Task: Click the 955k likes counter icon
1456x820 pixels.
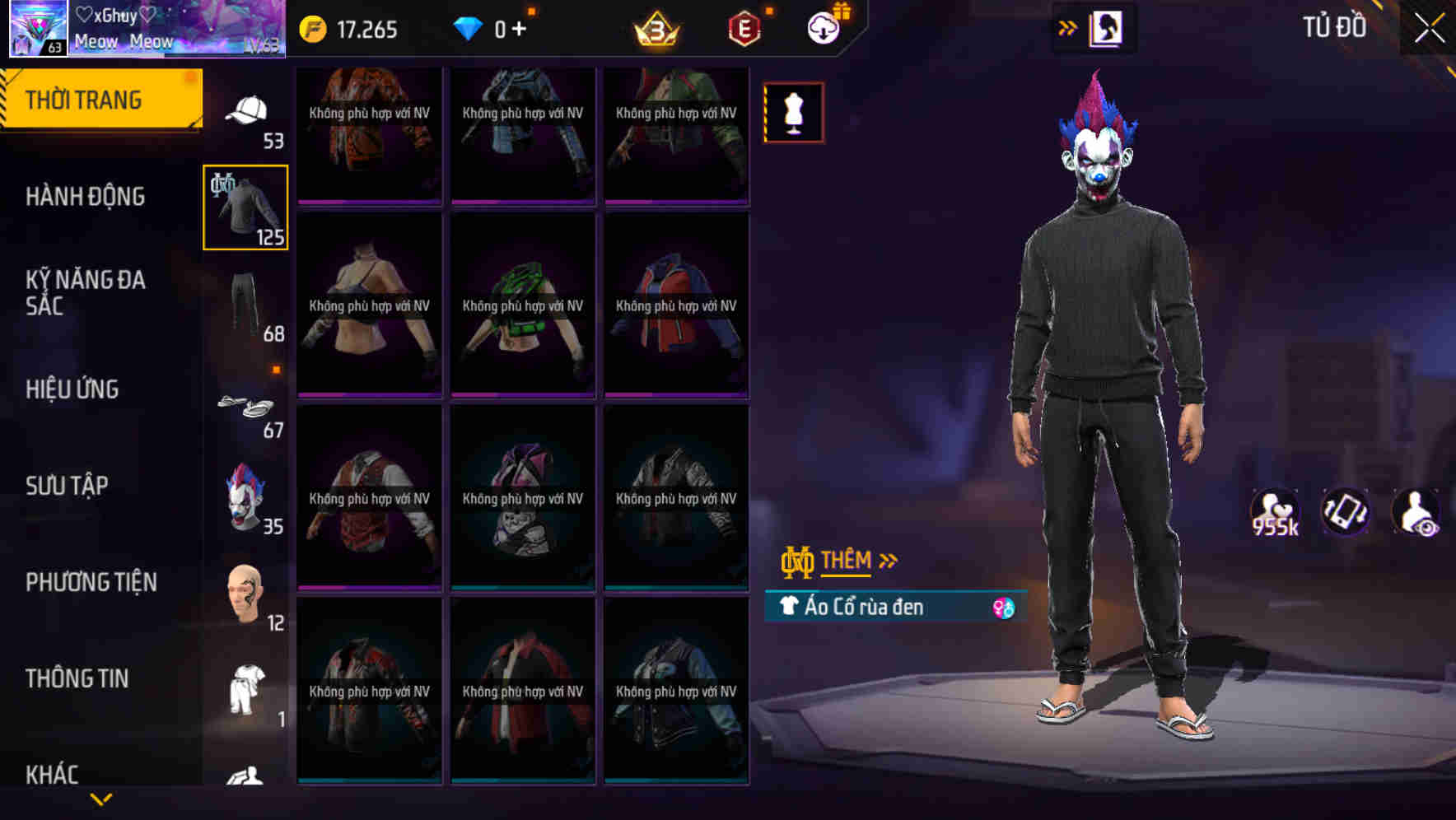Action: point(1274,512)
